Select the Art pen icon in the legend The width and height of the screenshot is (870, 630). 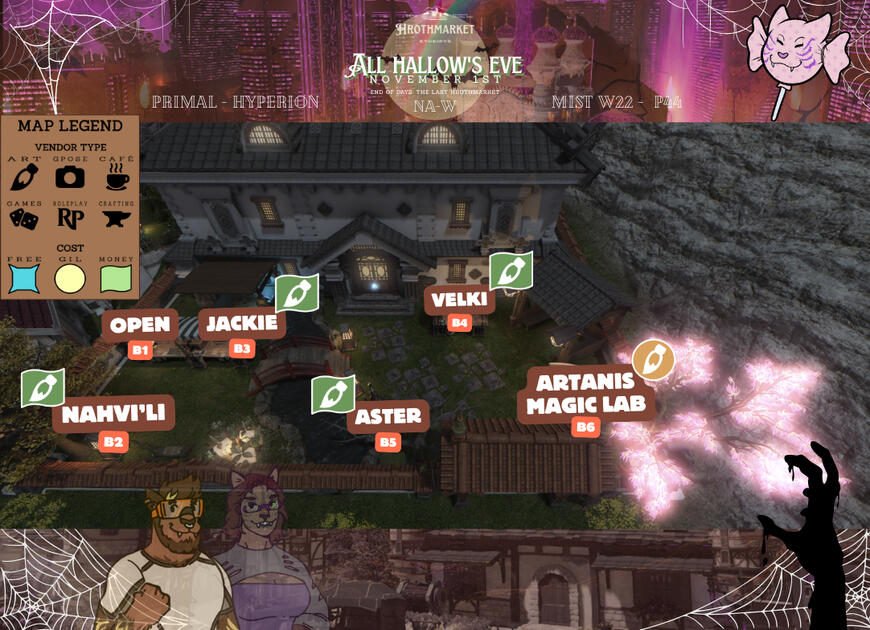tap(25, 178)
